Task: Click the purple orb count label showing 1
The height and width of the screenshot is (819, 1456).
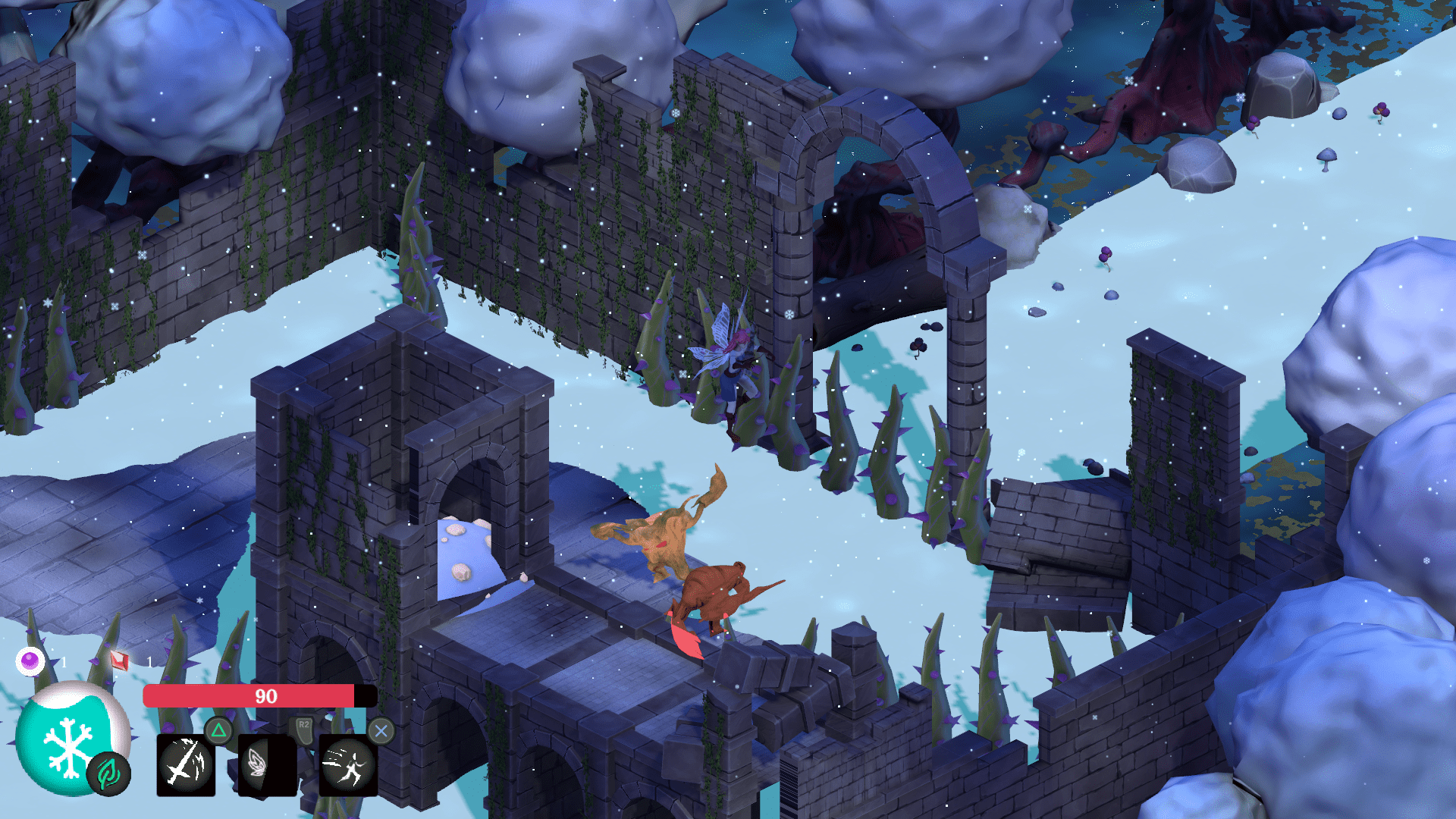Action: (x=64, y=661)
